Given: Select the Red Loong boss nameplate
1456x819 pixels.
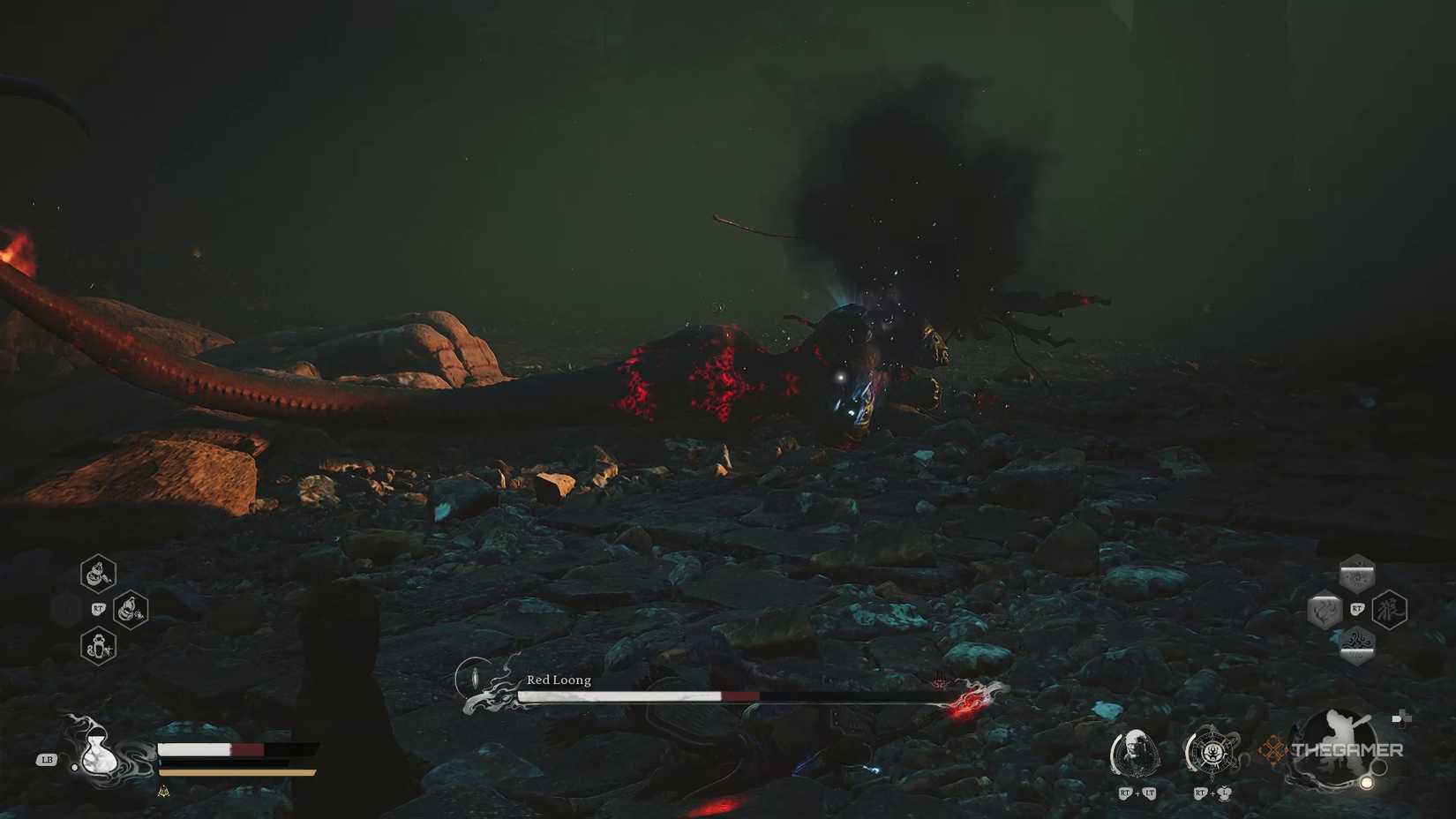Looking at the screenshot, I should click(x=558, y=680).
